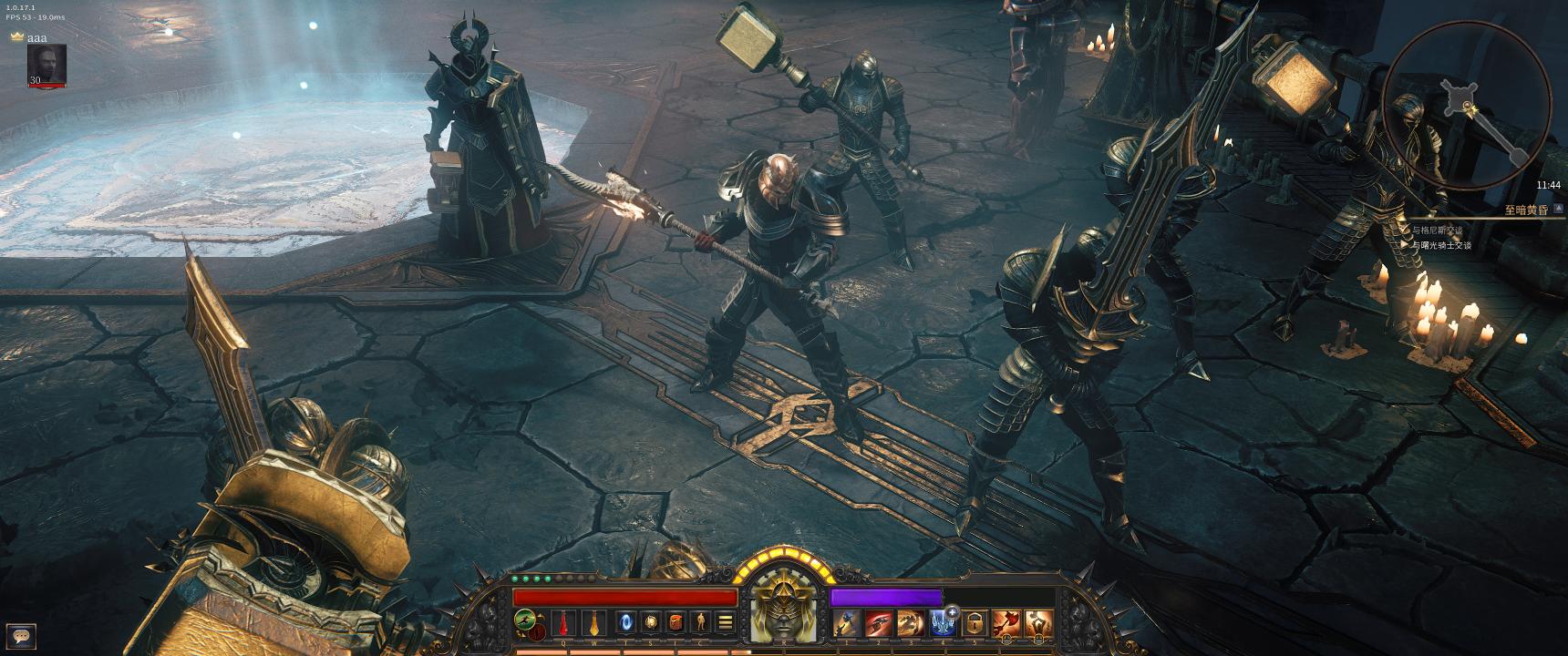The image size is (1568, 656).
Task: Open the blue portal icon
Action: click(x=626, y=622)
